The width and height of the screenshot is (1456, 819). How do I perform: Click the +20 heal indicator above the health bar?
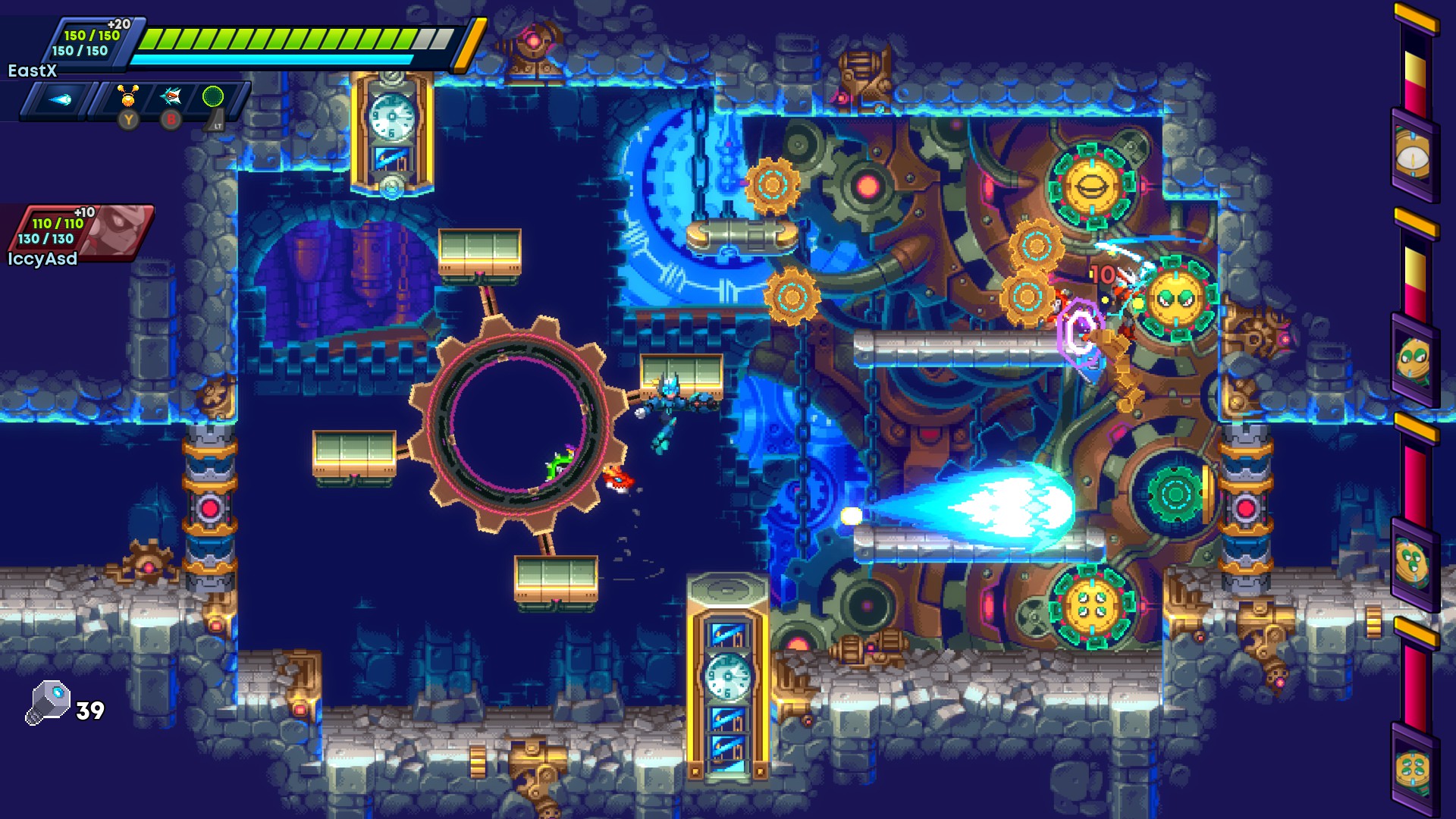click(118, 24)
